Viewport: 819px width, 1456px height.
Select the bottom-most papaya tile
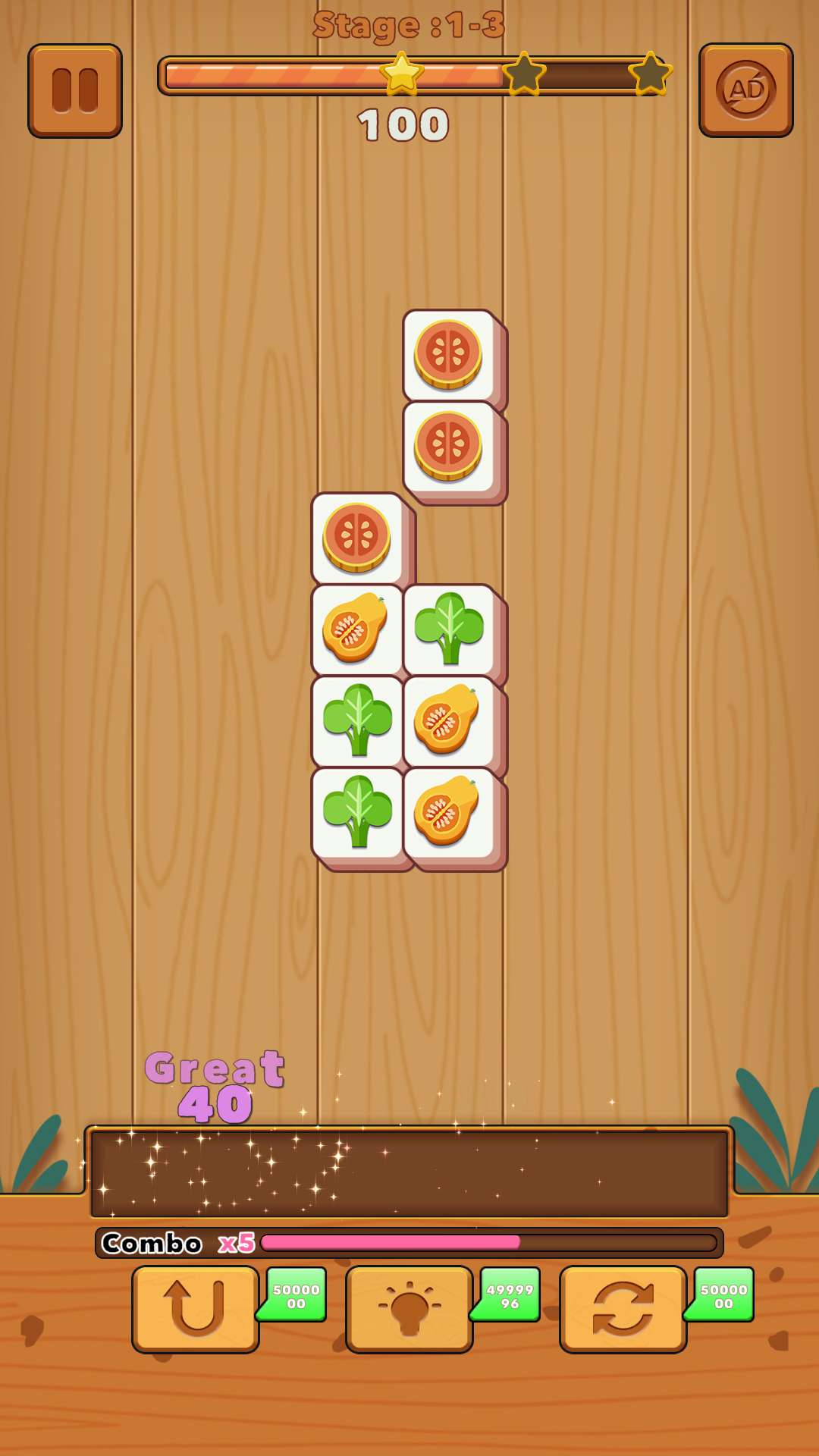(x=448, y=812)
